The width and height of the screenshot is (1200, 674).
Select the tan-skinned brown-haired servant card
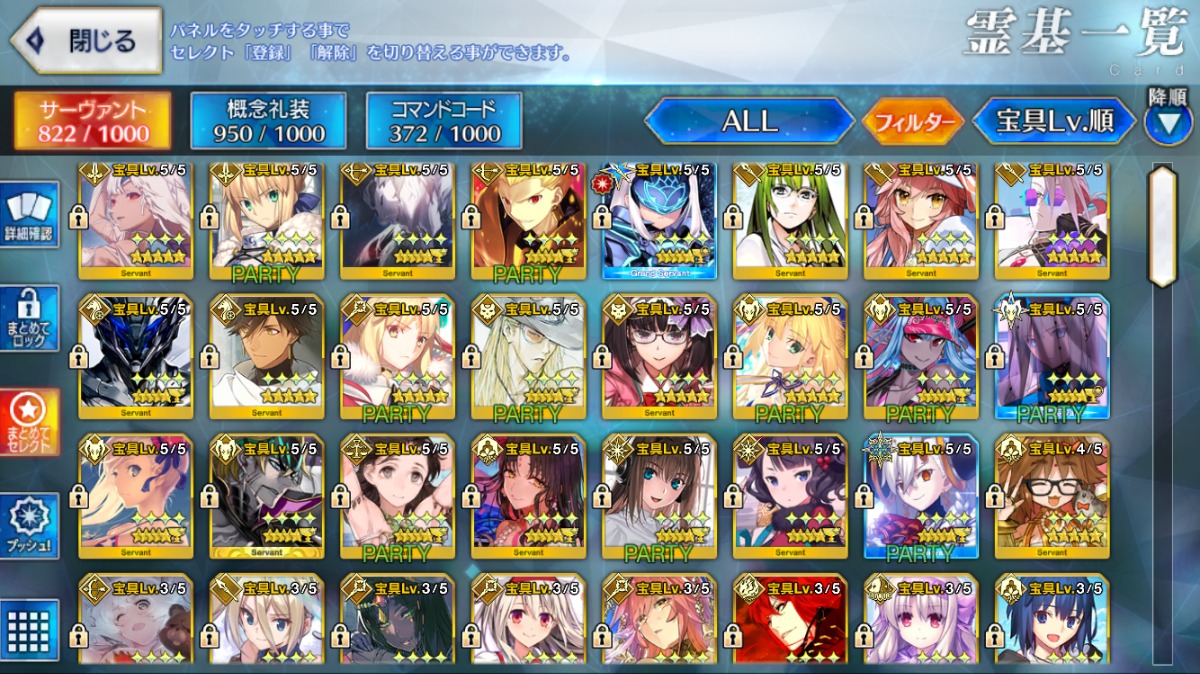(267, 357)
